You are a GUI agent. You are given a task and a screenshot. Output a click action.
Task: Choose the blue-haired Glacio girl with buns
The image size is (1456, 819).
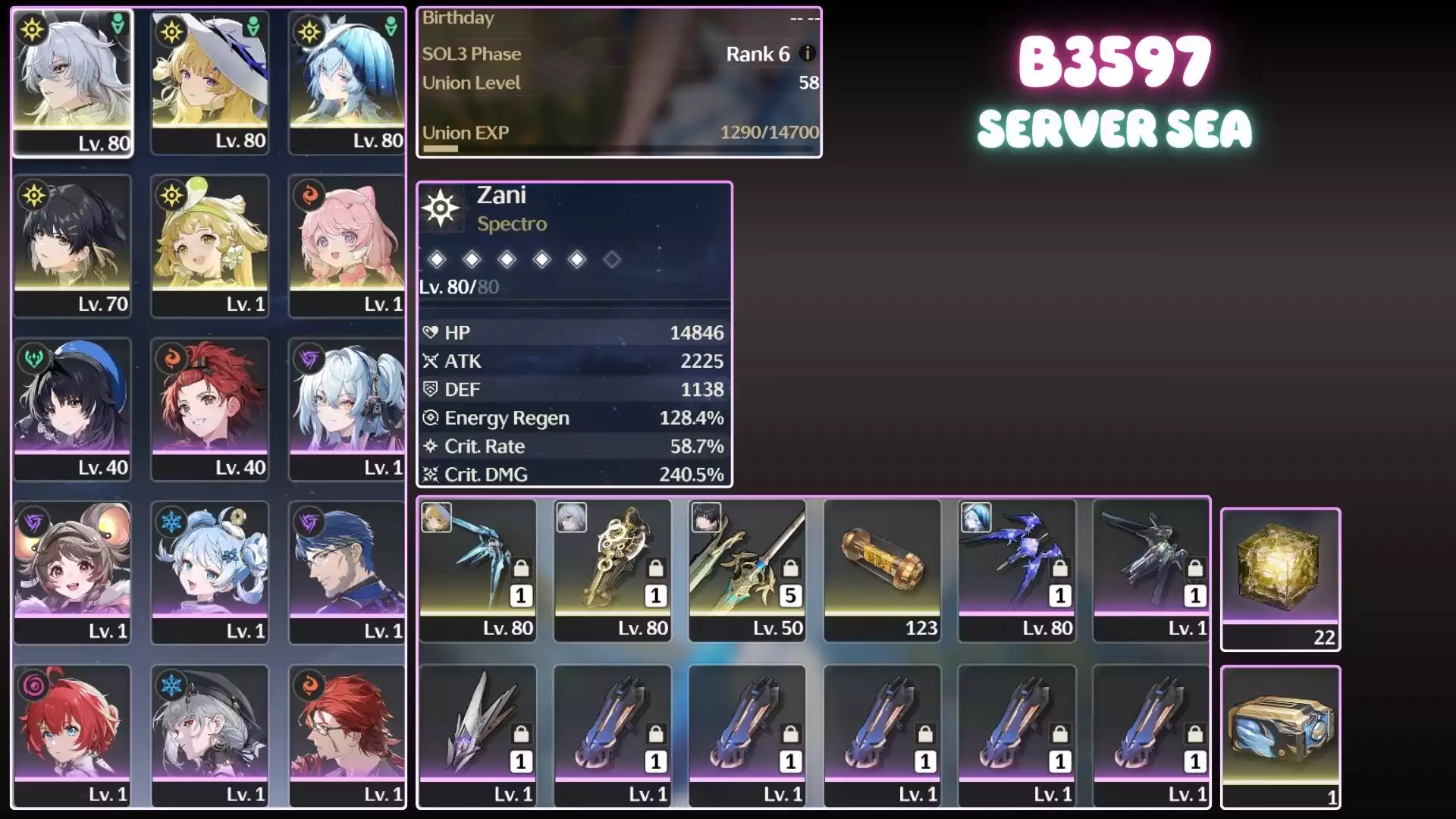210,572
